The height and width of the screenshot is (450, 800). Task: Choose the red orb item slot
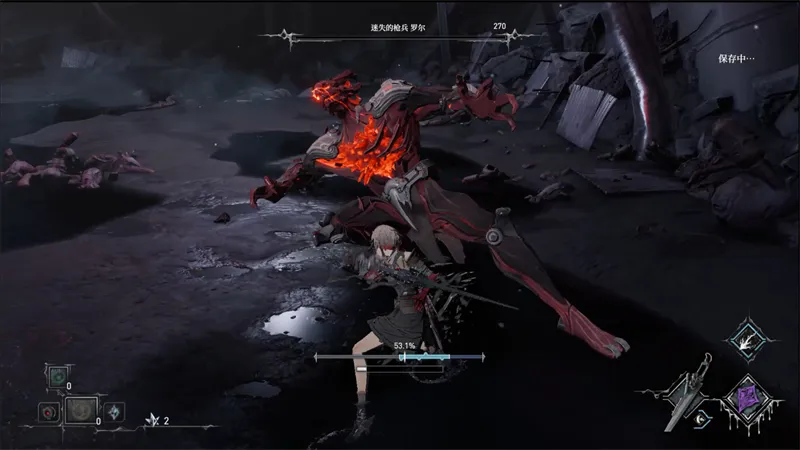[x=46, y=410]
